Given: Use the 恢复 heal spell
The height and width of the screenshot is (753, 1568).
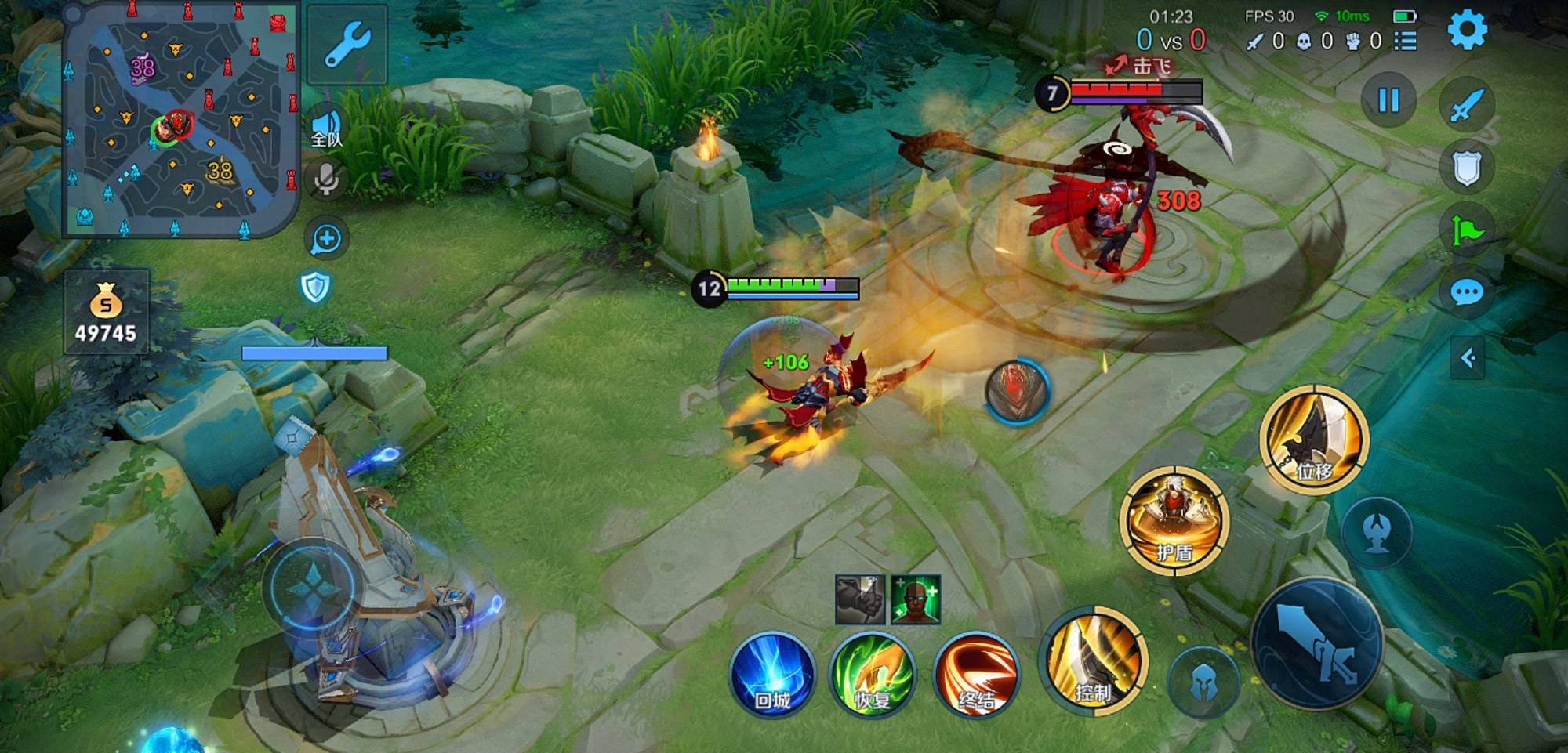Looking at the screenshot, I should [873, 674].
